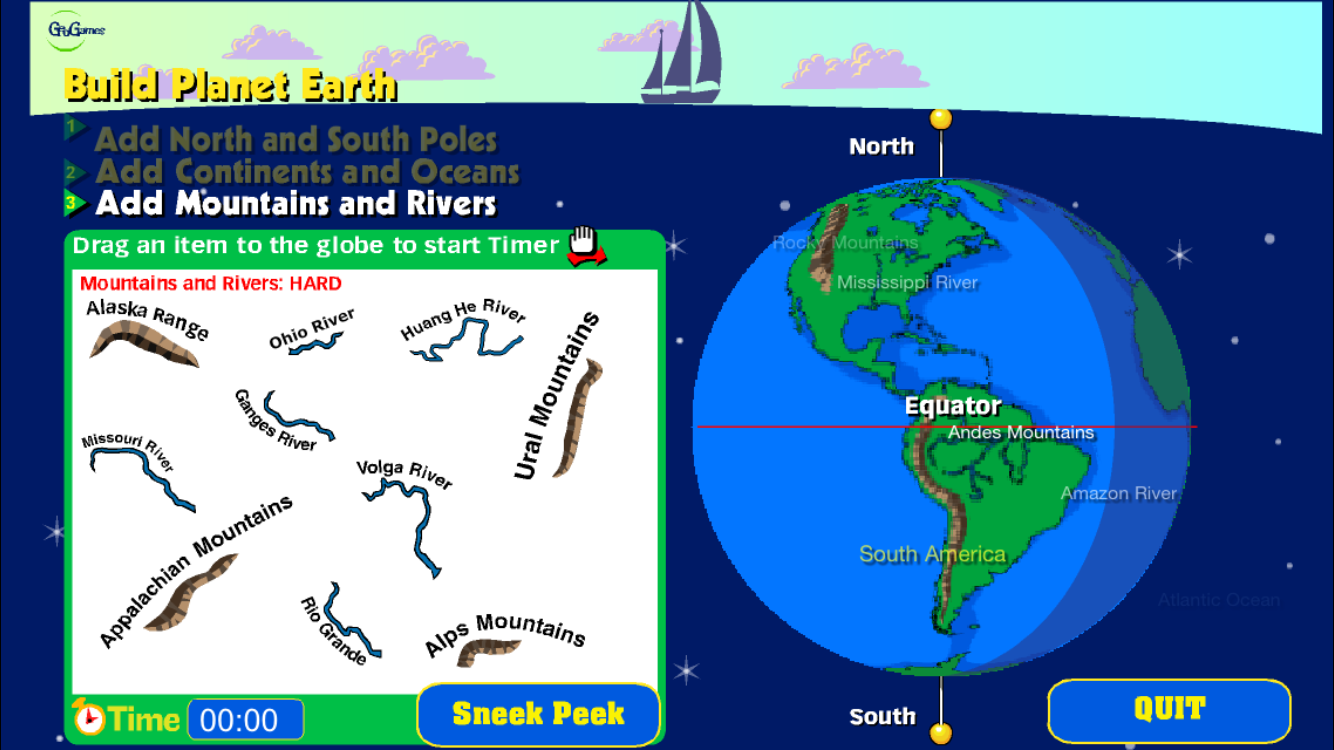This screenshot has height=750, width=1334.
Task: Click the Sneek Peek button
Action: click(538, 714)
